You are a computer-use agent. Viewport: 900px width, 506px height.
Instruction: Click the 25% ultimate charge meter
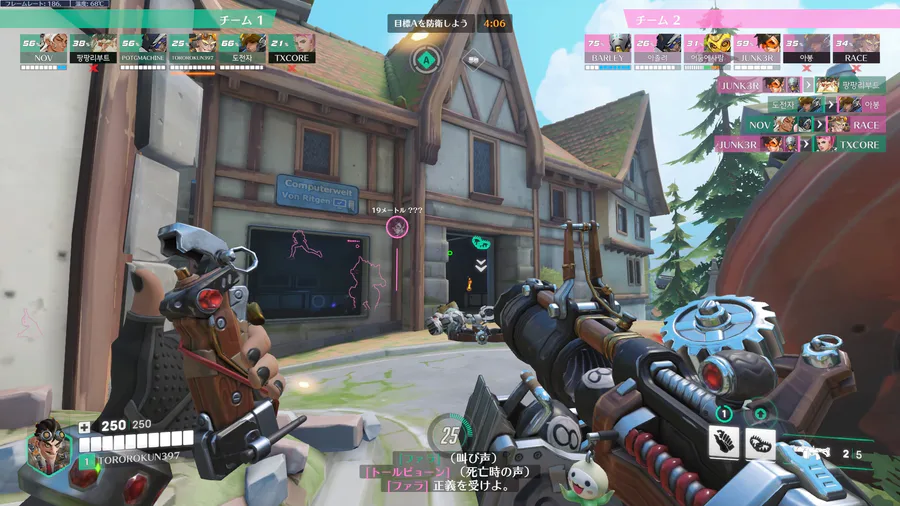451,436
